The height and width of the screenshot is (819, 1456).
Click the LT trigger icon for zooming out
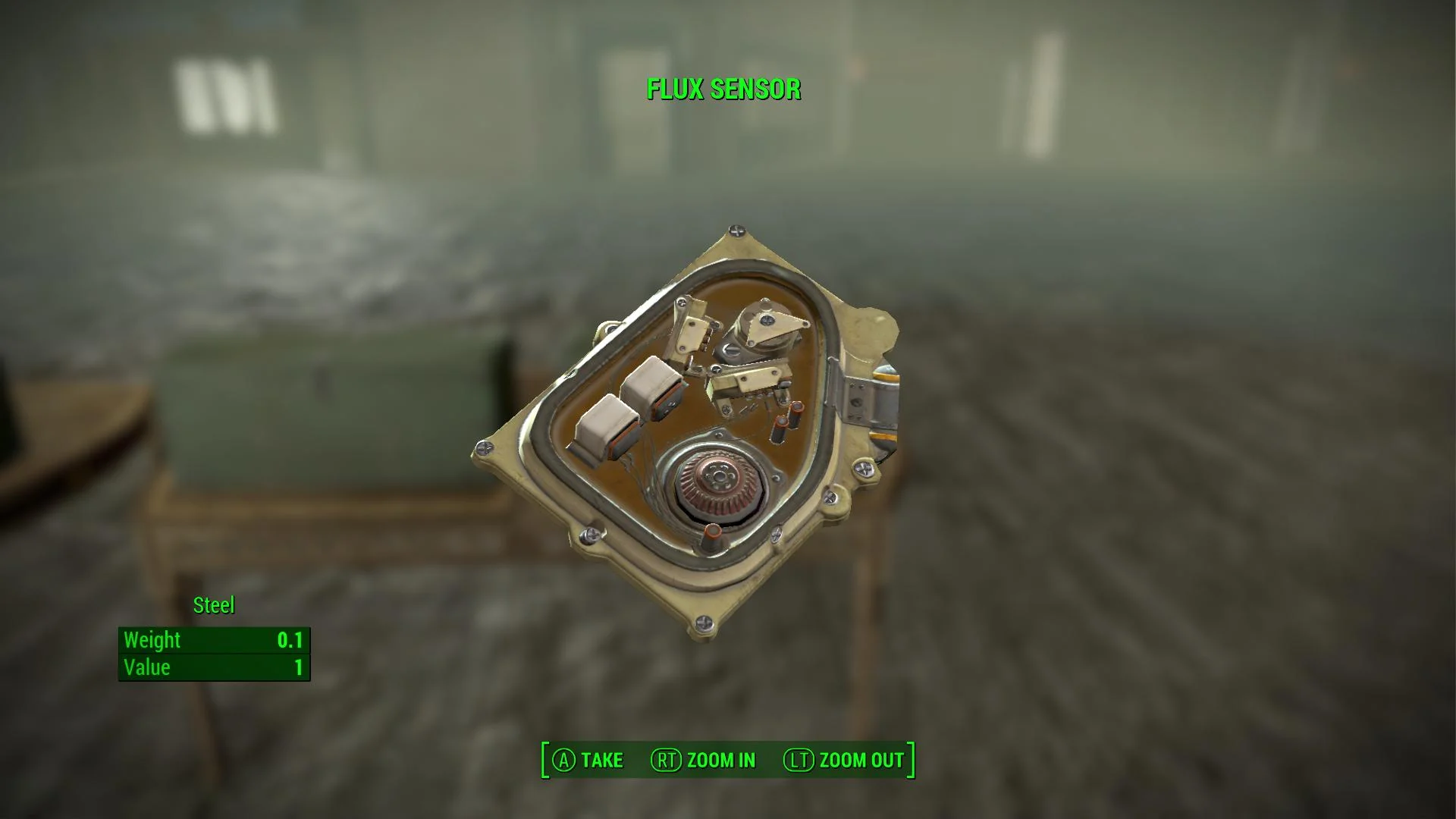click(x=801, y=760)
